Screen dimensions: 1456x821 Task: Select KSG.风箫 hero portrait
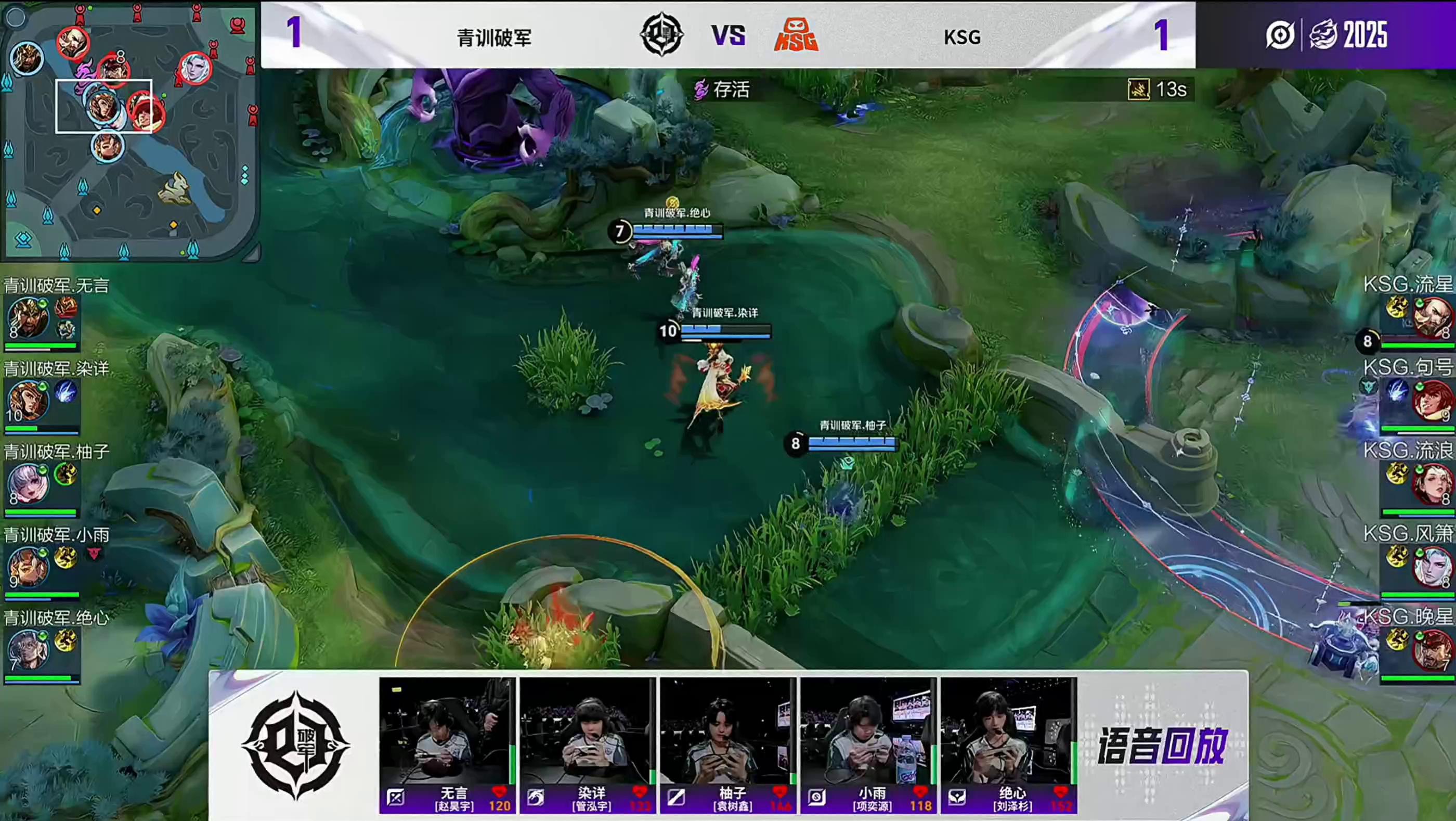pyautogui.click(x=1431, y=567)
